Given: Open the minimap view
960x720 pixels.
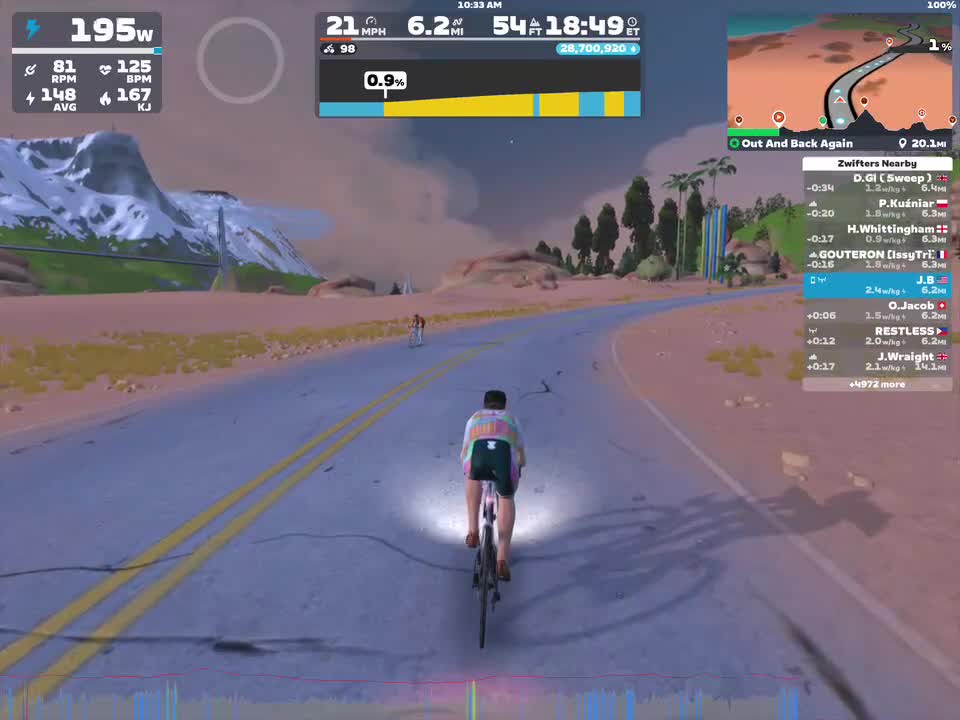Looking at the screenshot, I should [x=840, y=75].
